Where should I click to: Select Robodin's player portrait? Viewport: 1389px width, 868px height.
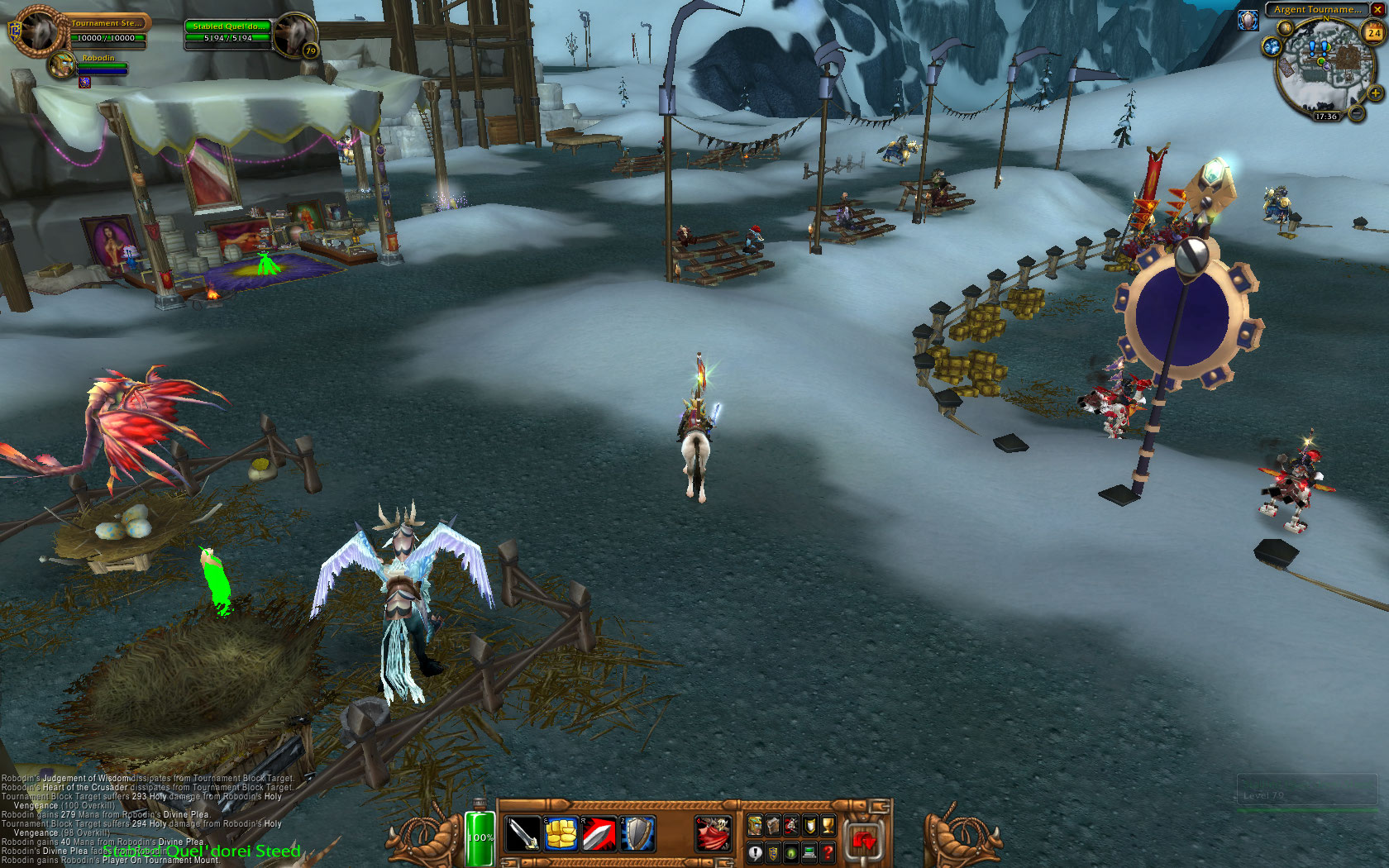pos(61,64)
